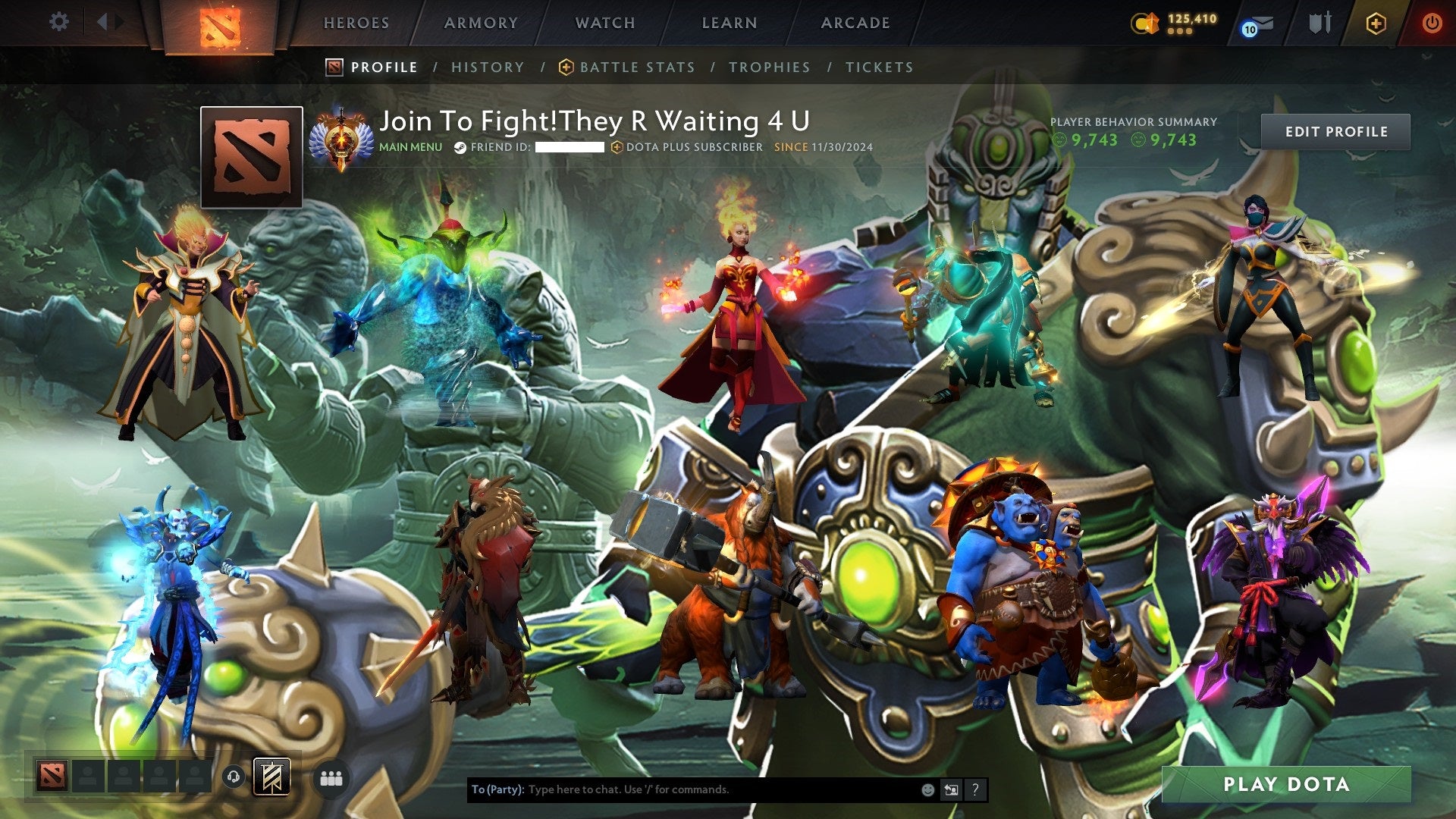Viewport: 1456px width, 819px height.
Task: Switch to the ARCADE menu
Action: pyautogui.click(x=855, y=23)
